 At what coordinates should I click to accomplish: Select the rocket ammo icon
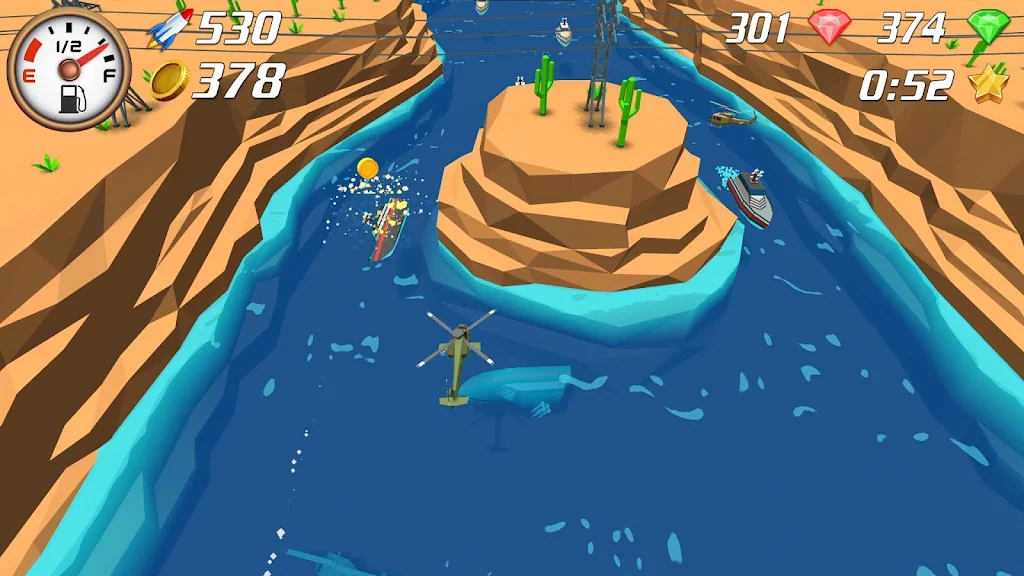[x=168, y=28]
